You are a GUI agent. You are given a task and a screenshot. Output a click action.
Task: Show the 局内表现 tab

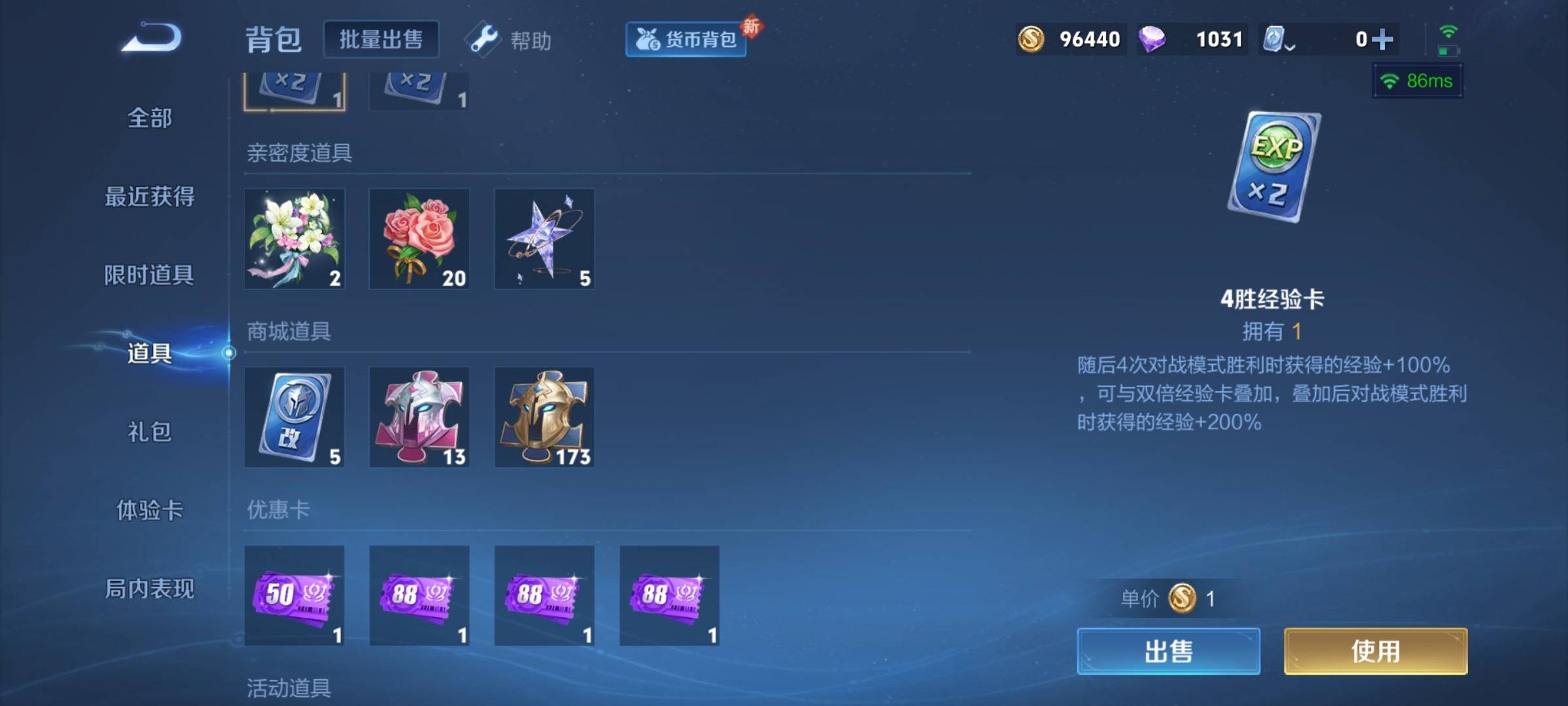(x=150, y=588)
